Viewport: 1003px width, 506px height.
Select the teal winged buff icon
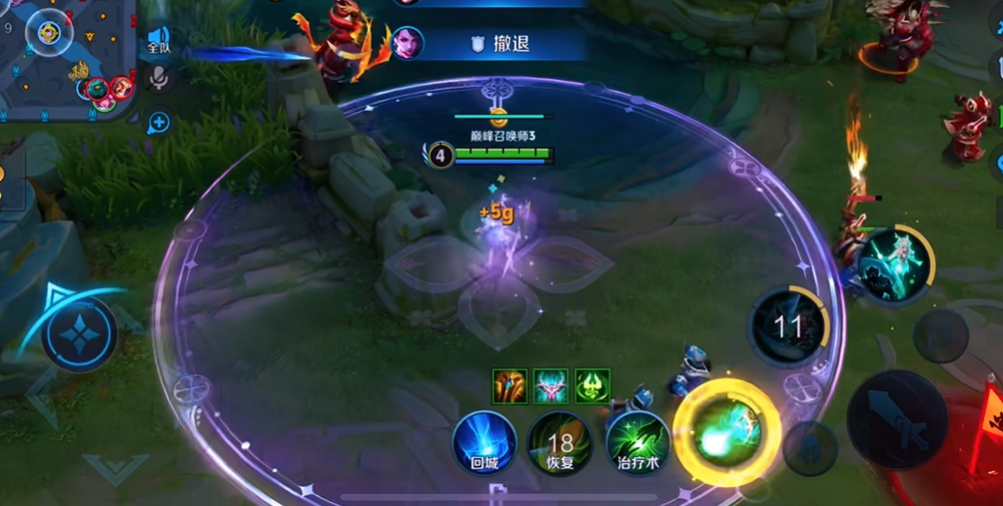coord(551,386)
